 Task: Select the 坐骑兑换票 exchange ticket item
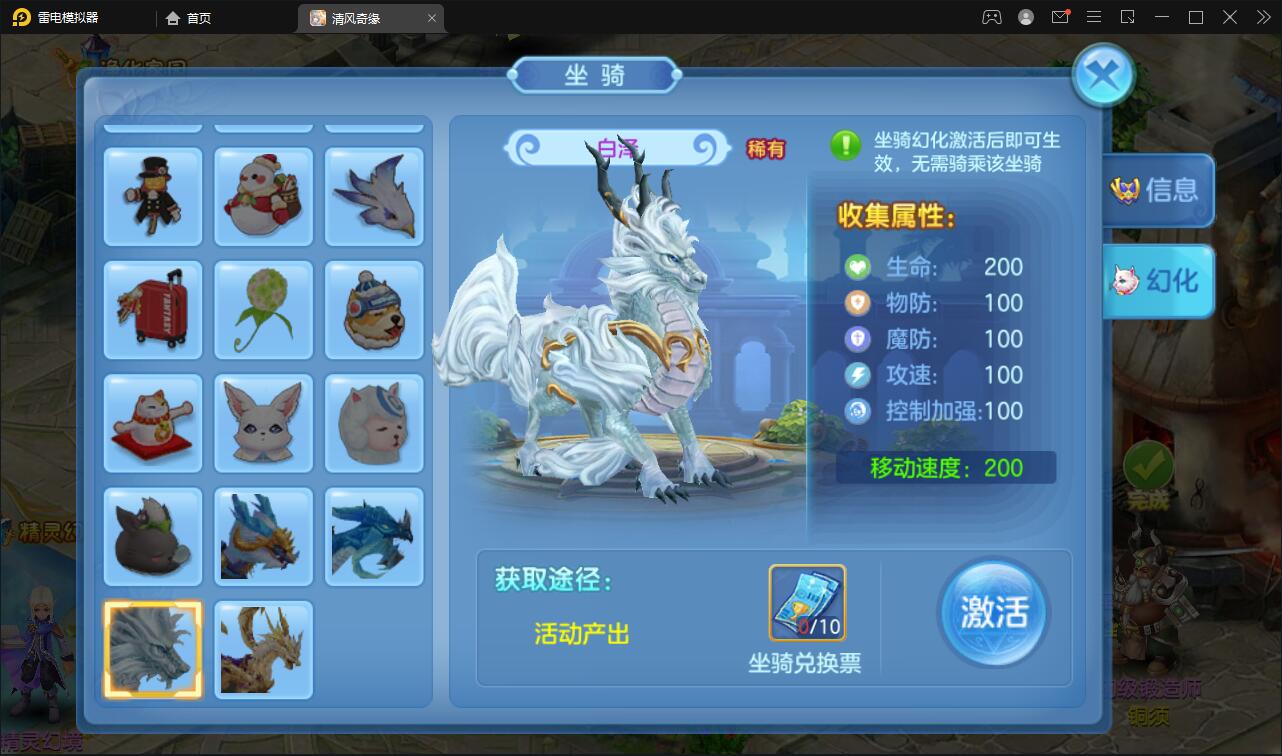807,603
